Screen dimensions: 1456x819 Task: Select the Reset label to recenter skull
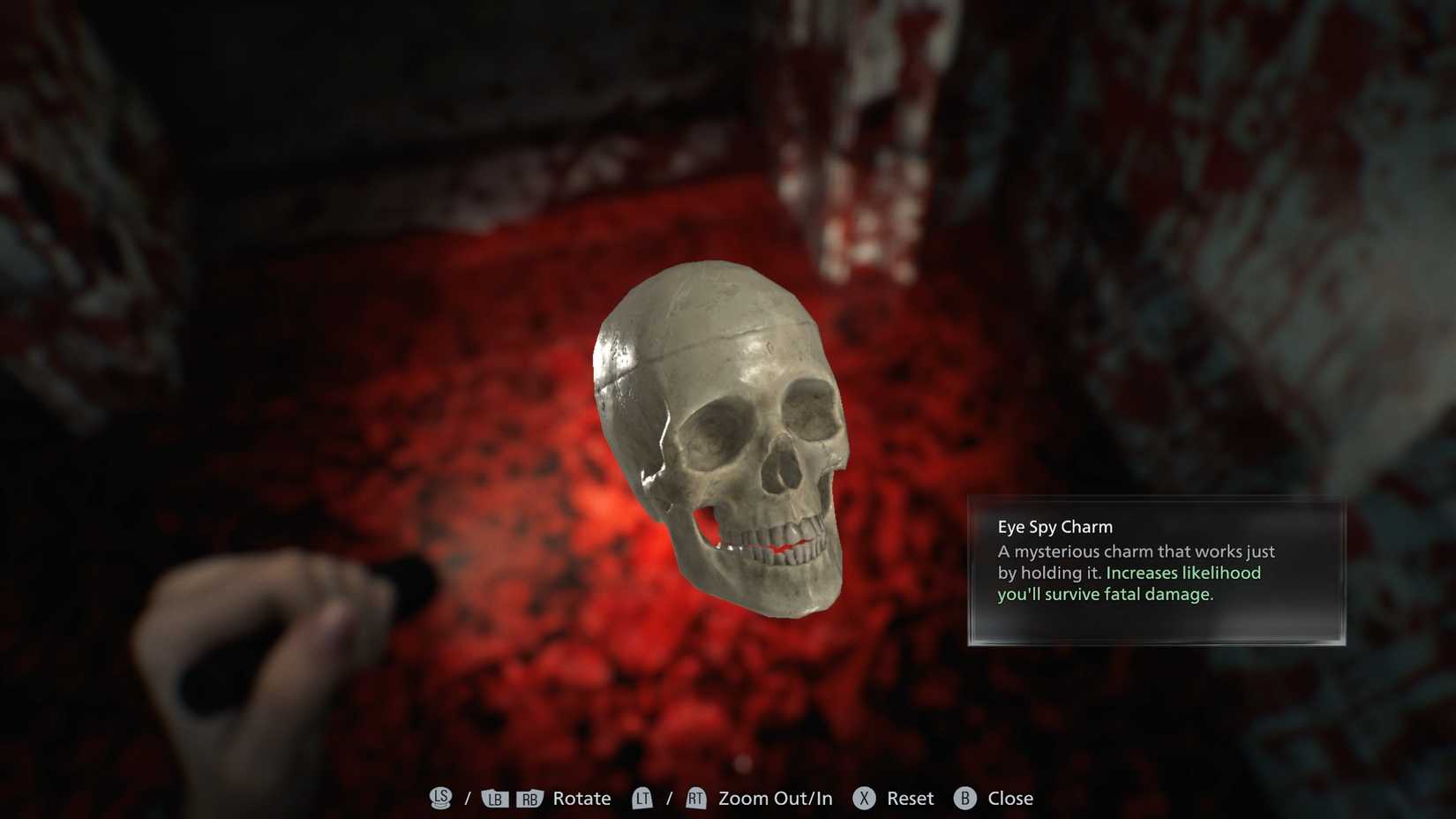click(912, 799)
